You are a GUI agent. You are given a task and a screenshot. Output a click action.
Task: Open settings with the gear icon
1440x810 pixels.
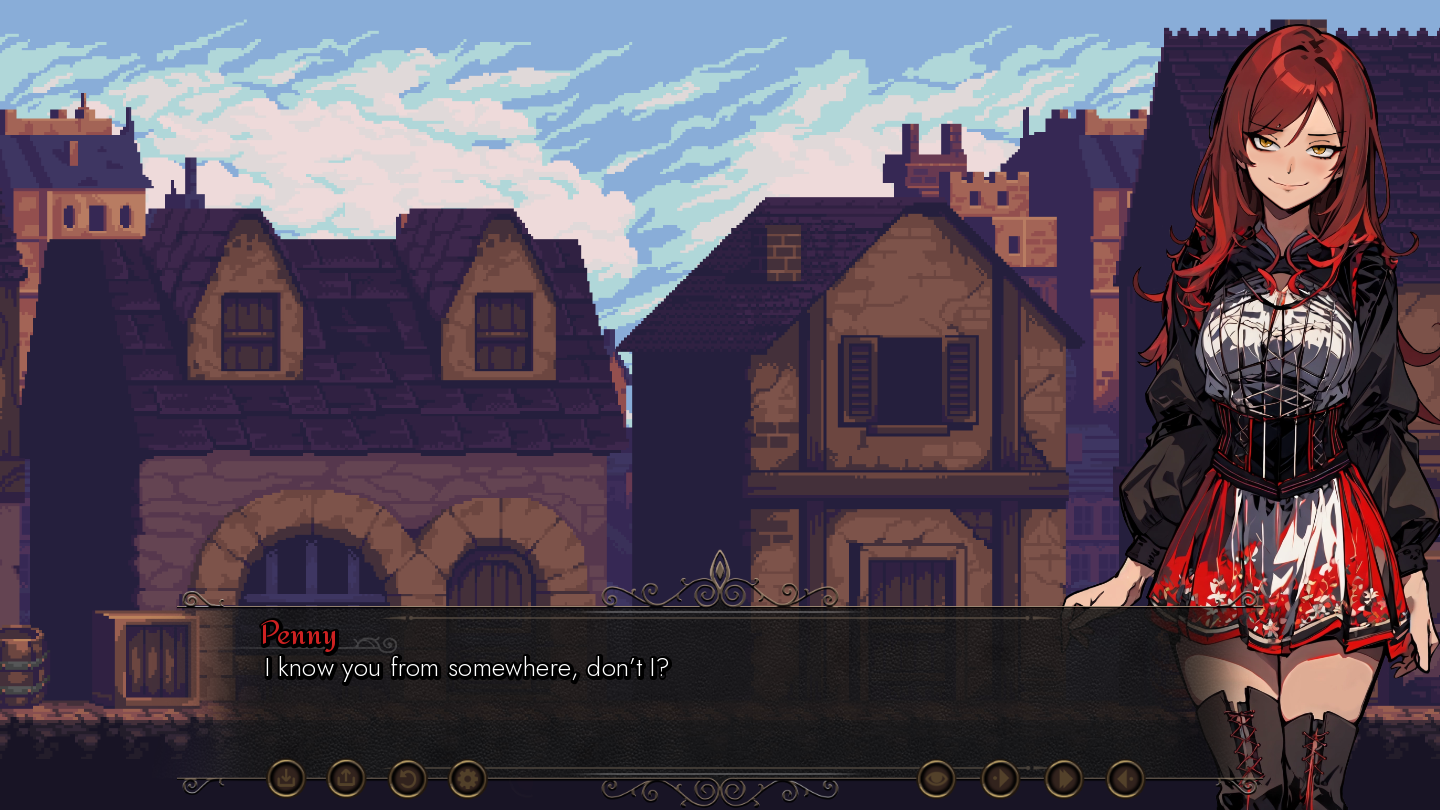[467, 777]
